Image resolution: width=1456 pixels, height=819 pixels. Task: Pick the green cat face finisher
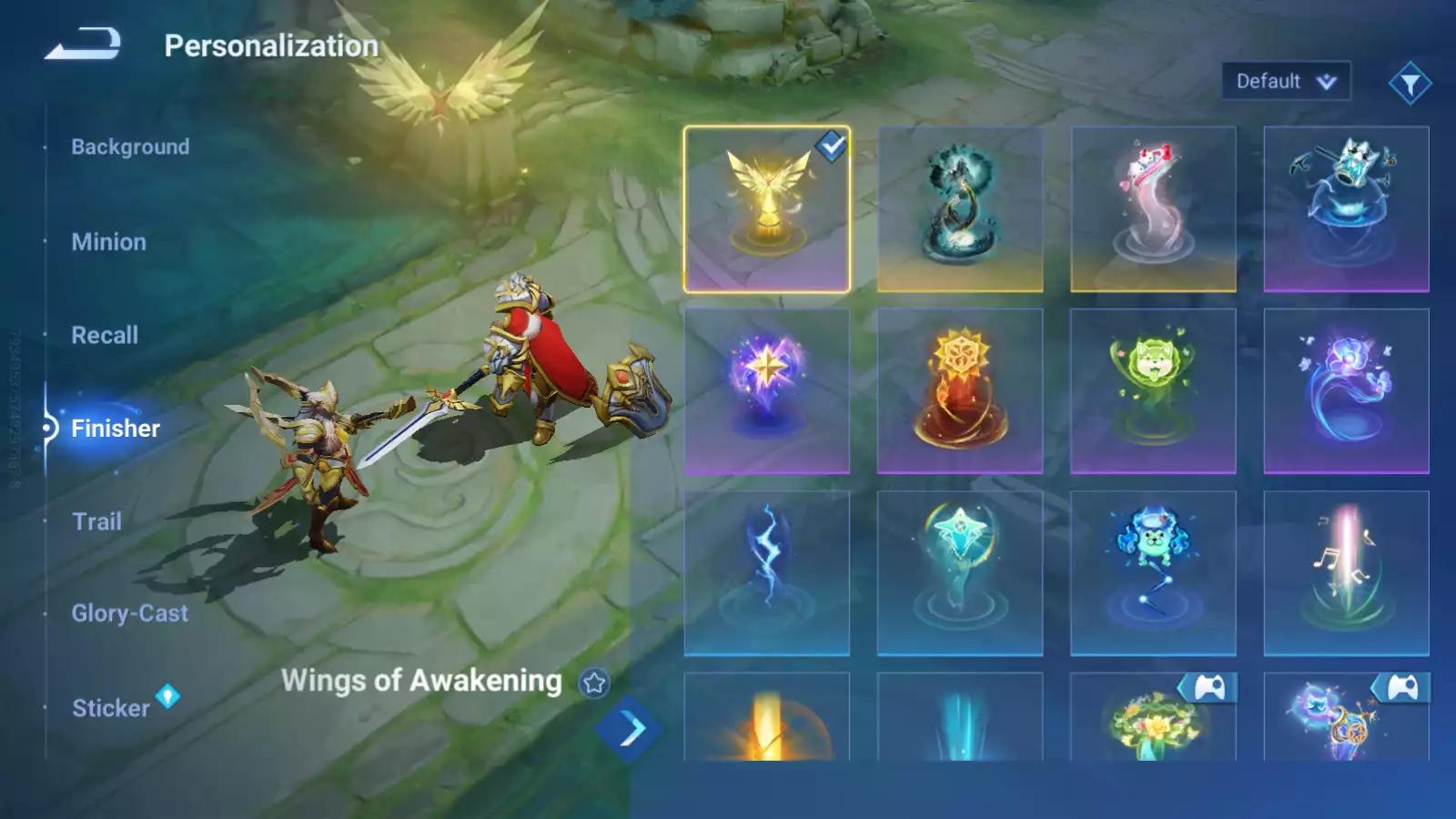(1153, 391)
